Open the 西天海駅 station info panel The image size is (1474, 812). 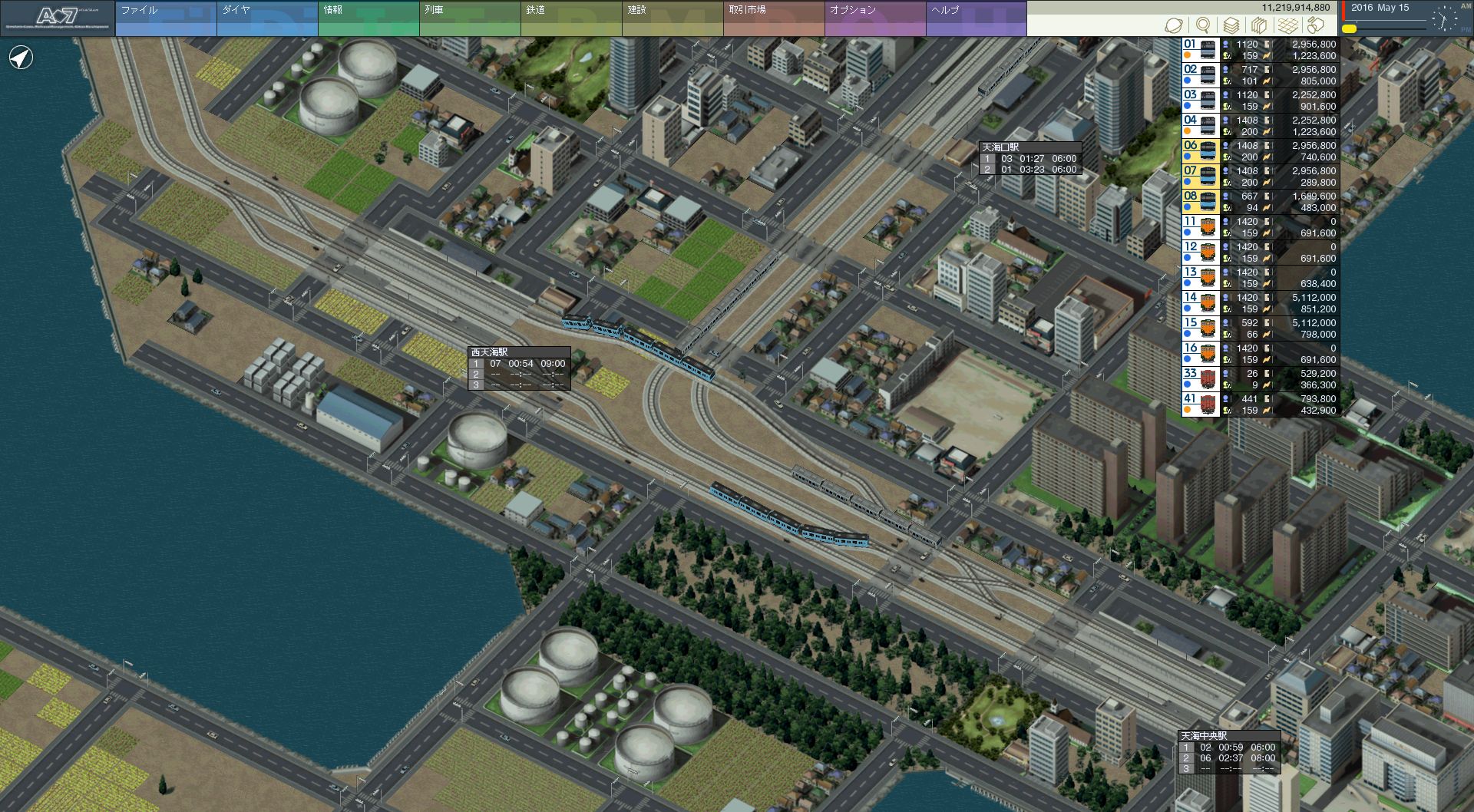(519, 368)
